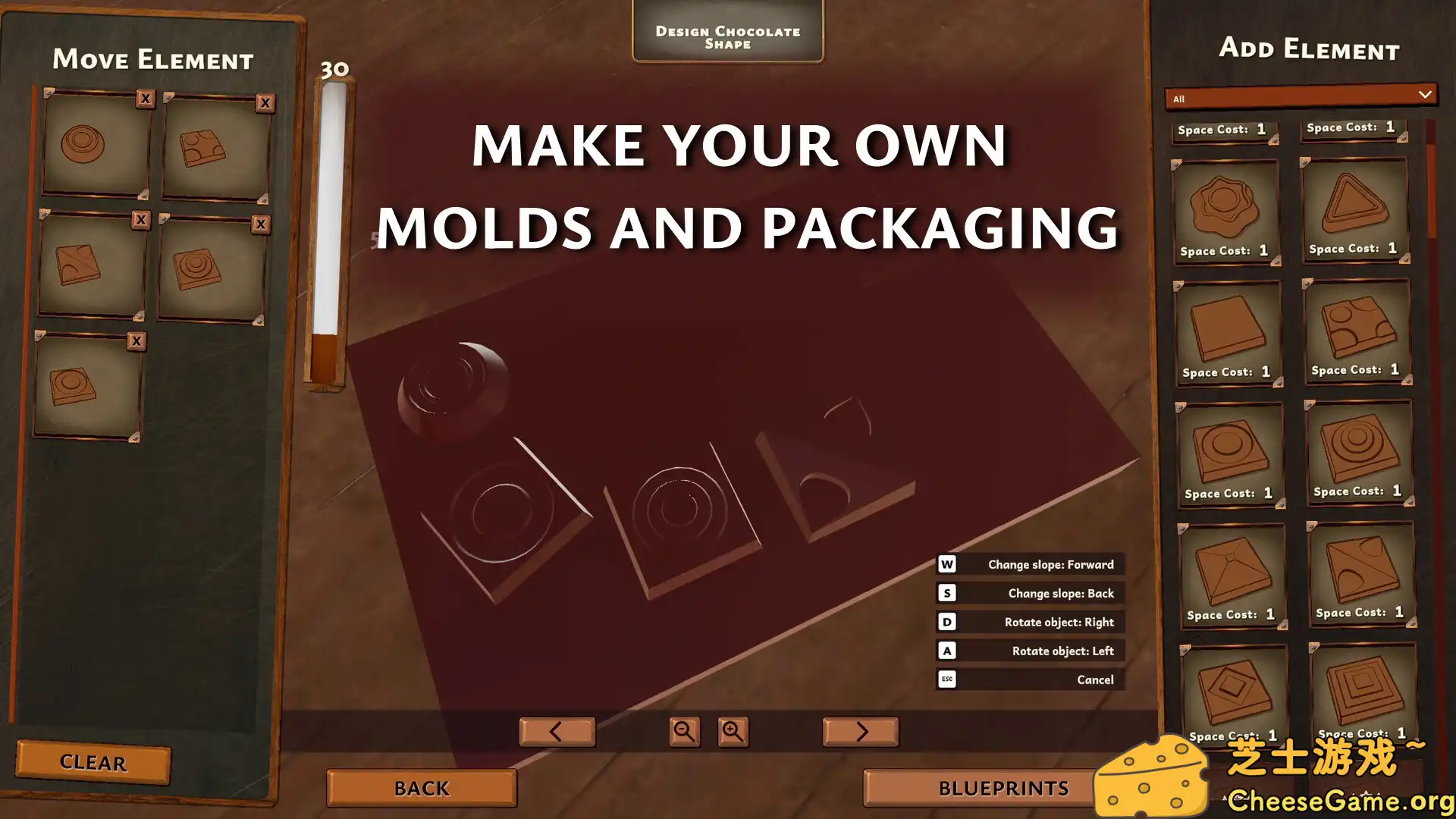Click the Back button

(421, 788)
